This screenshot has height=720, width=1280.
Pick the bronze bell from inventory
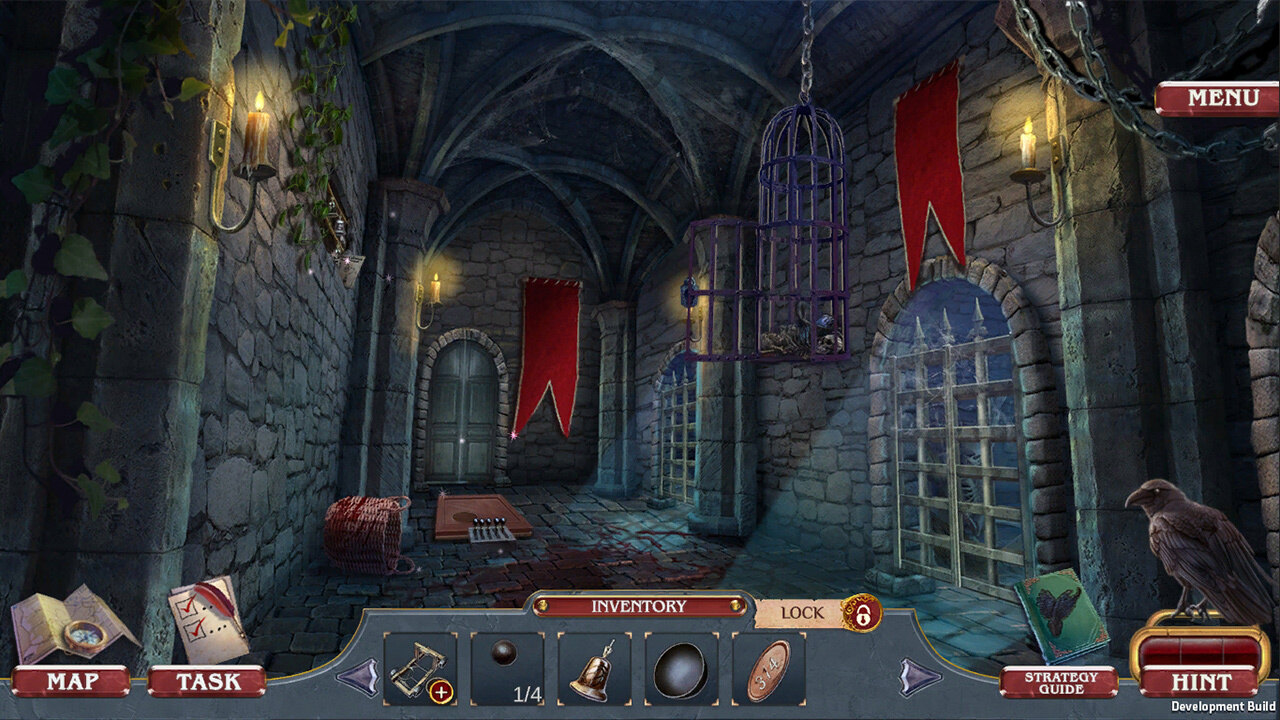tap(594, 668)
